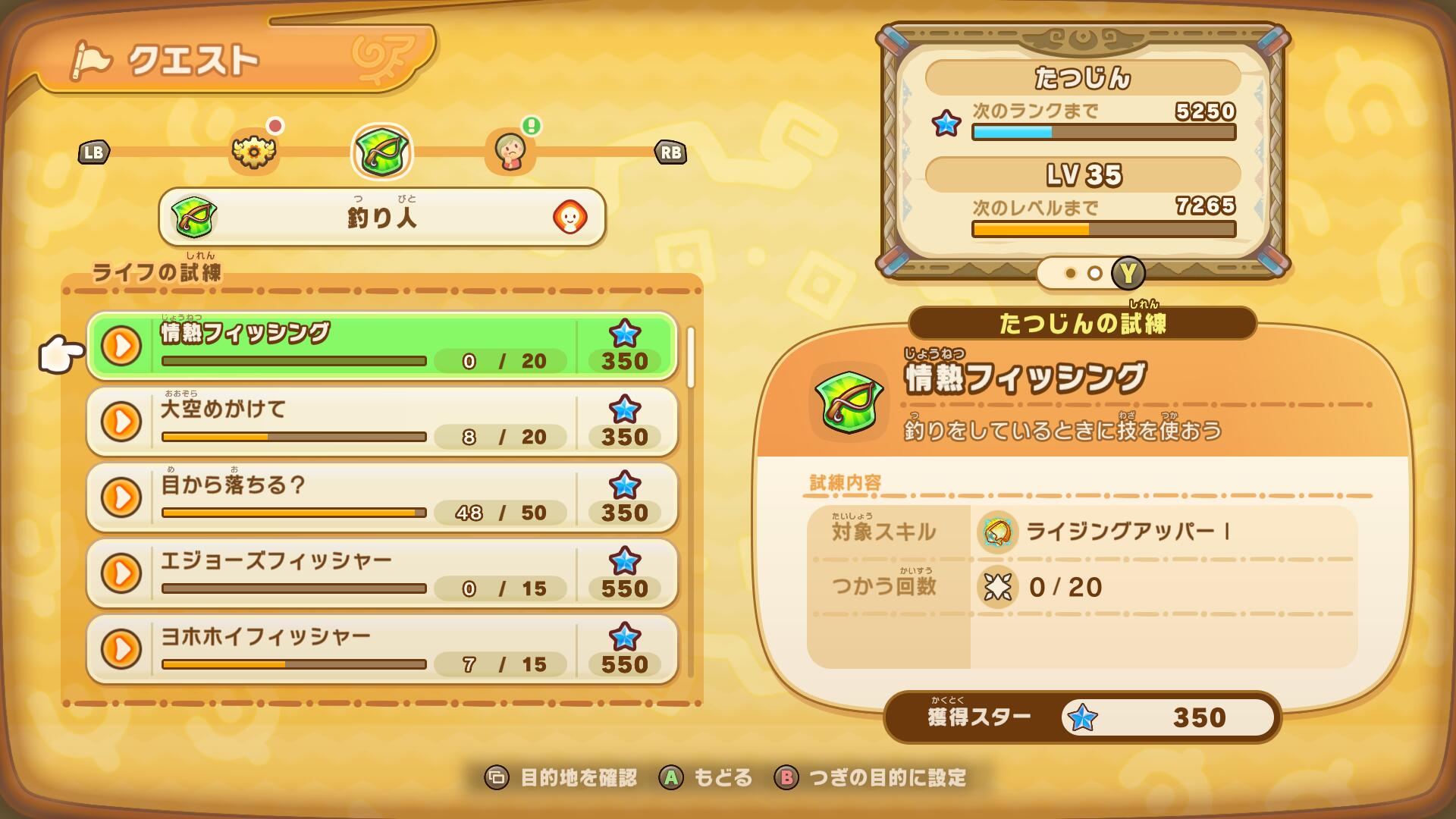The image size is (1456, 819).
Task: Click the たつじん rank status panel
Action: (x=1082, y=152)
